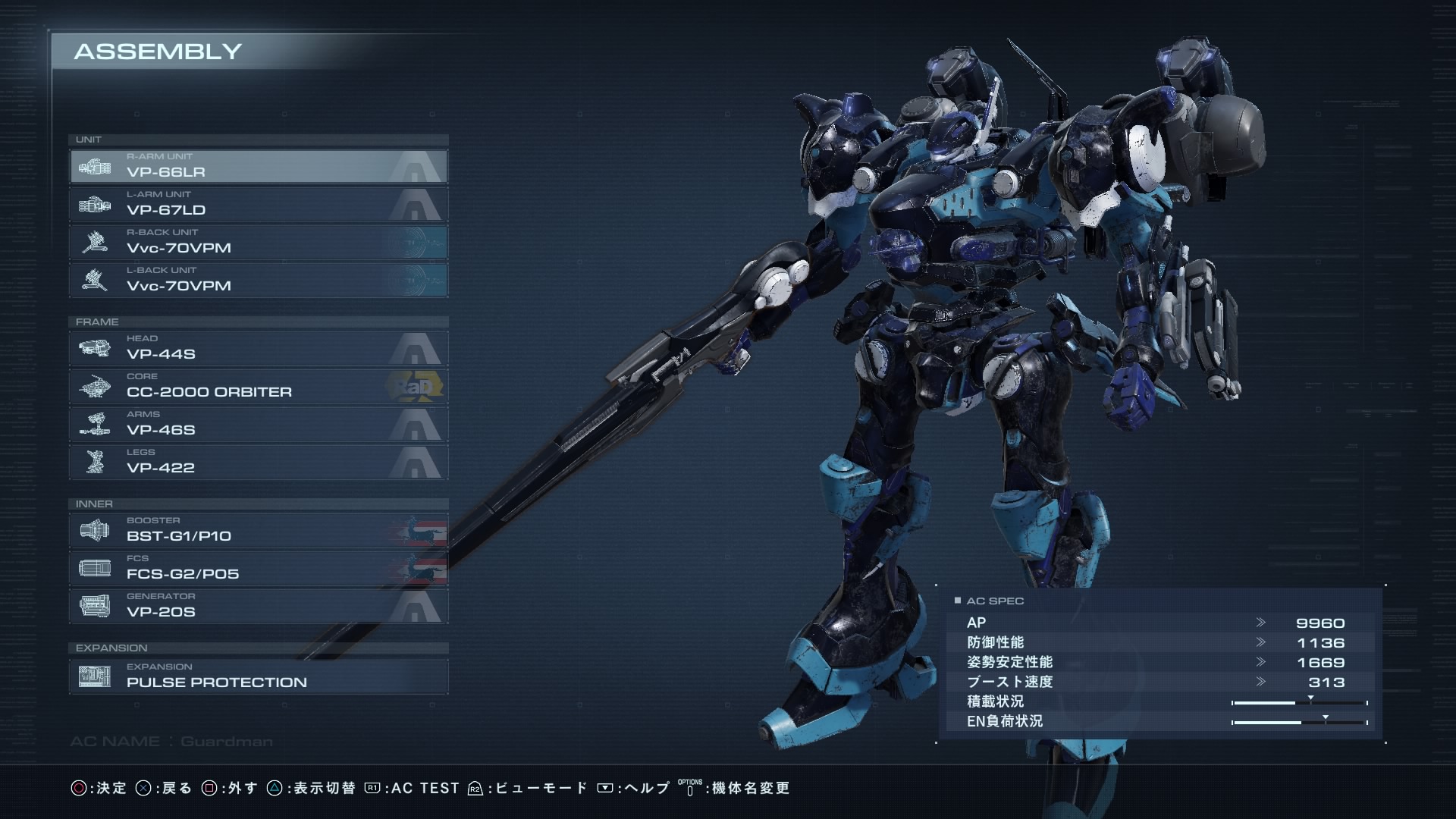Image resolution: width=1456 pixels, height=819 pixels.
Task: Pick the LEGS VP-422 part
Action: (x=258, y=462)
